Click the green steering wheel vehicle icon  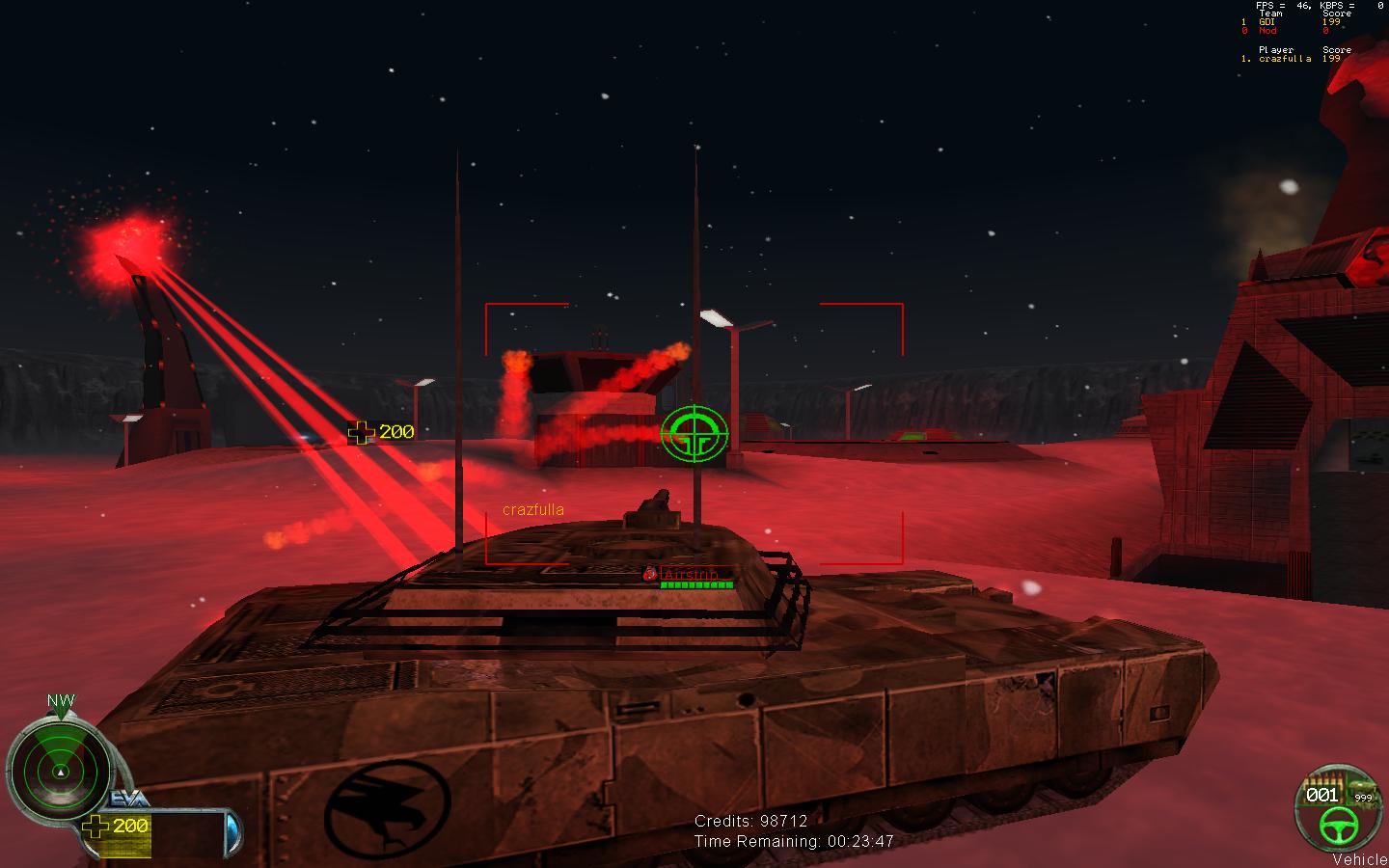(x=1339, y=823)
